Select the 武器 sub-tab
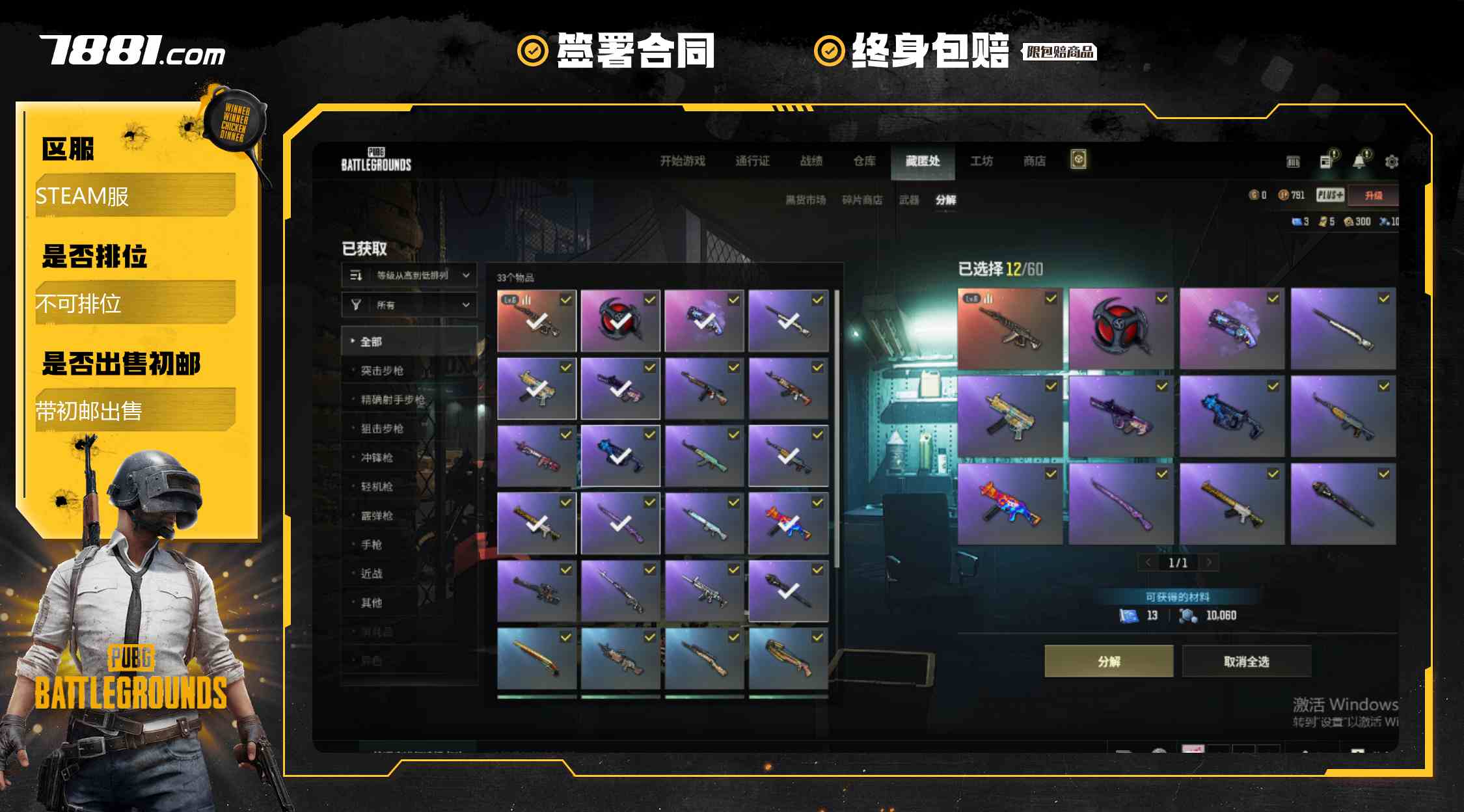Viewport: 1464px width, 812px height. [x=909, y=200]
